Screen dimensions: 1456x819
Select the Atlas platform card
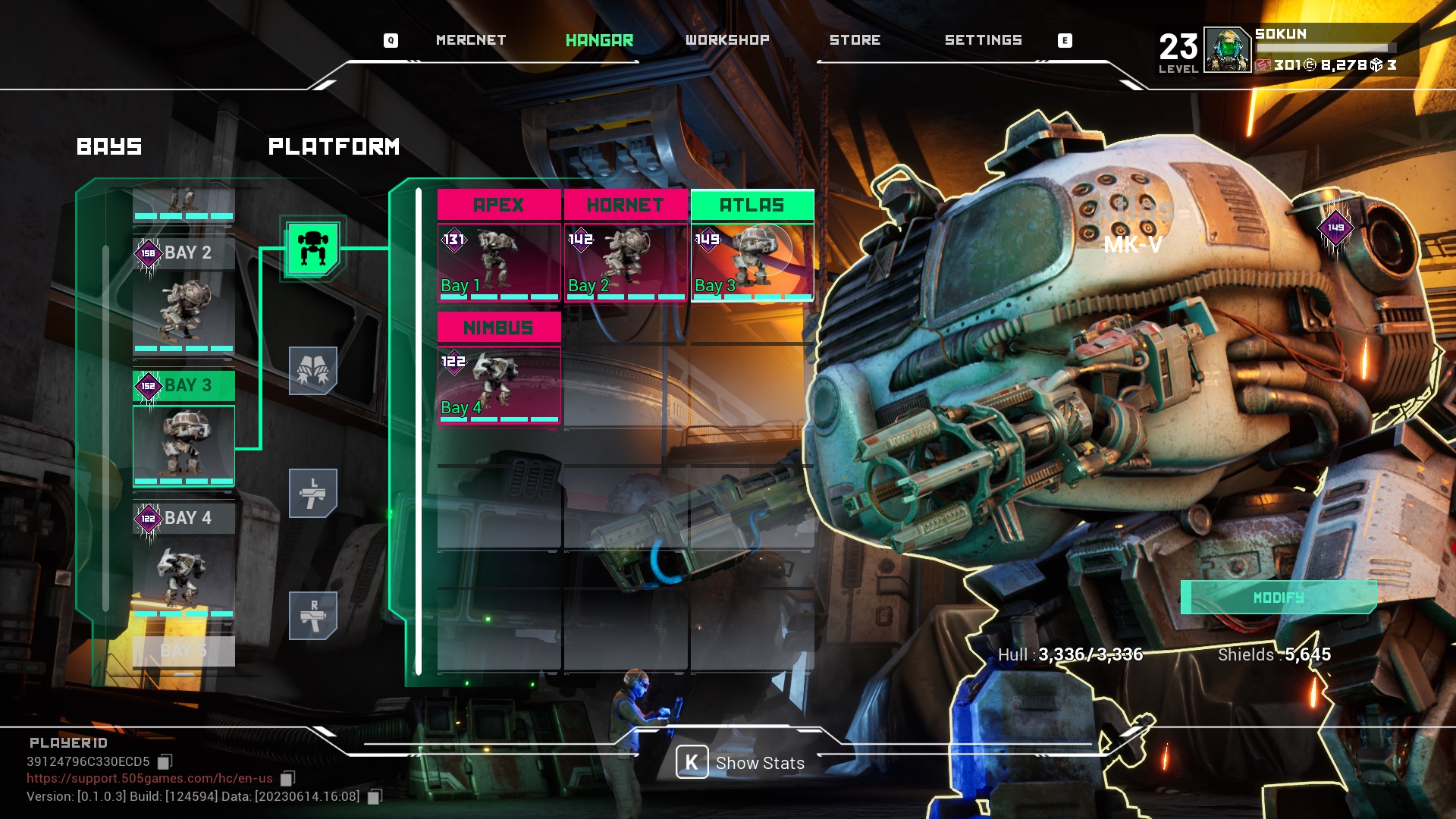pyautogui.click(x=752, y=246)
